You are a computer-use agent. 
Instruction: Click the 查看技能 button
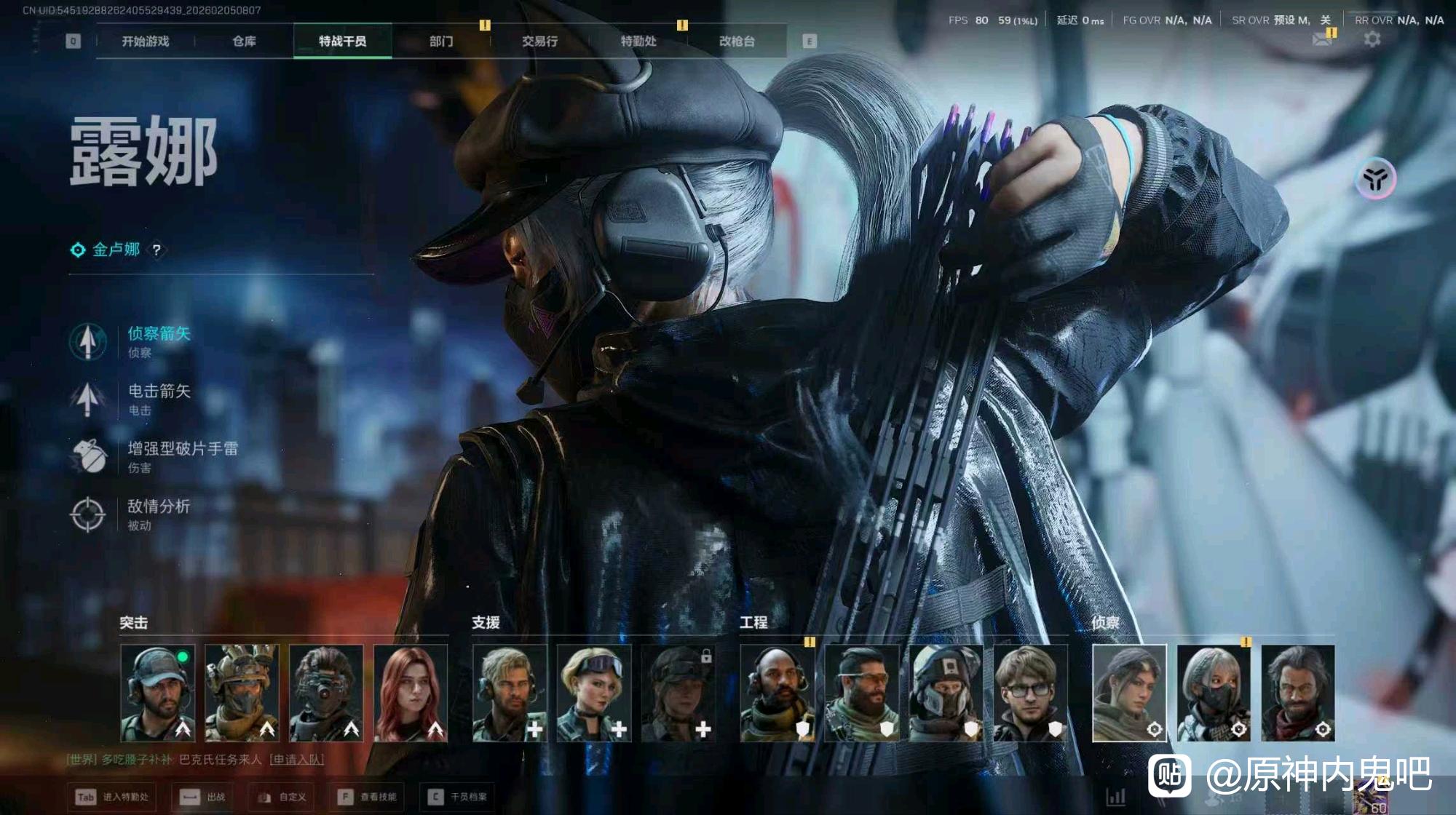pos(369,797)
